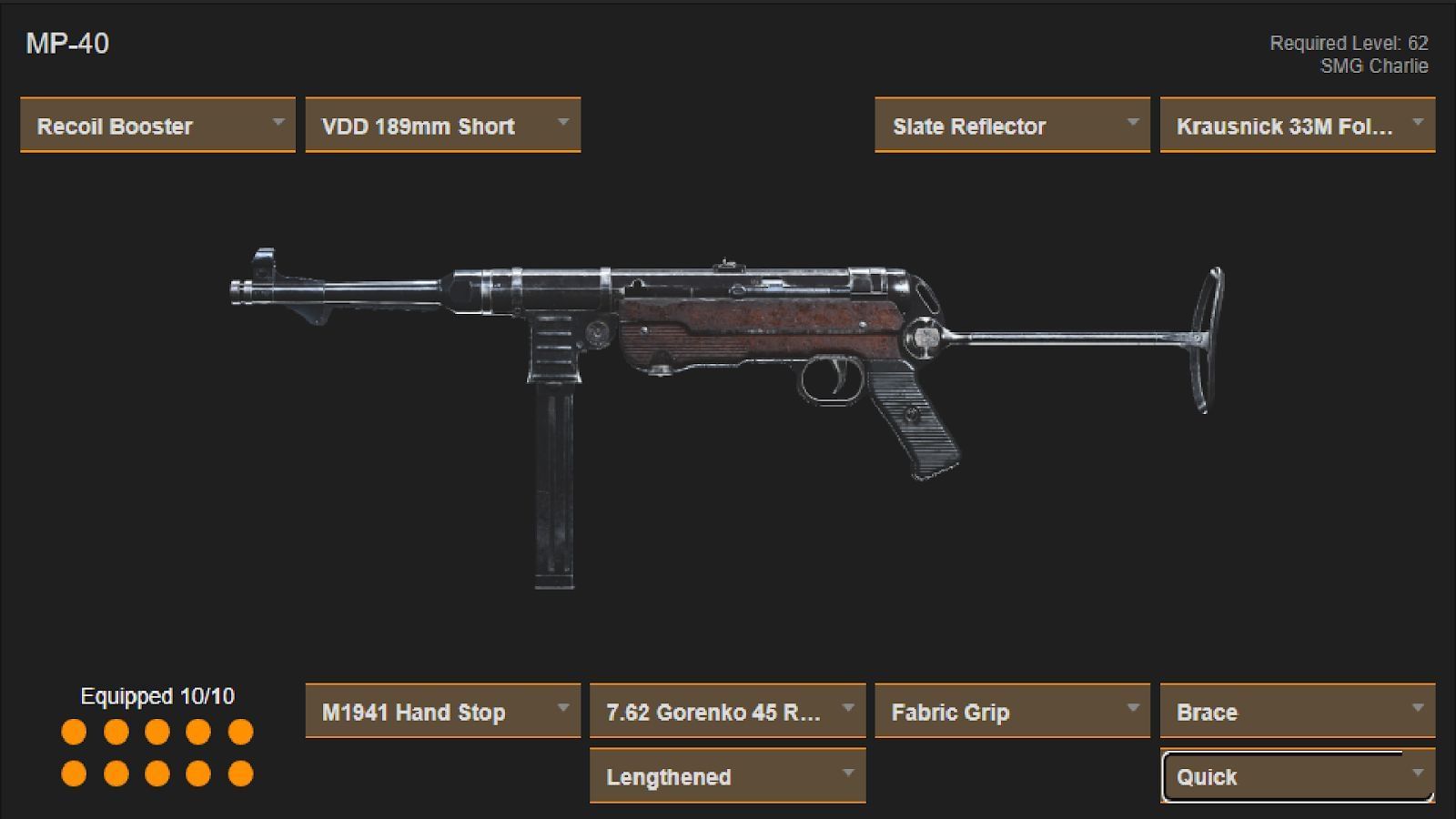Screen dimensions: 1456x819
Task: Open the VDD 189mm Short barrel dropdown
Action: pos(443,126)
